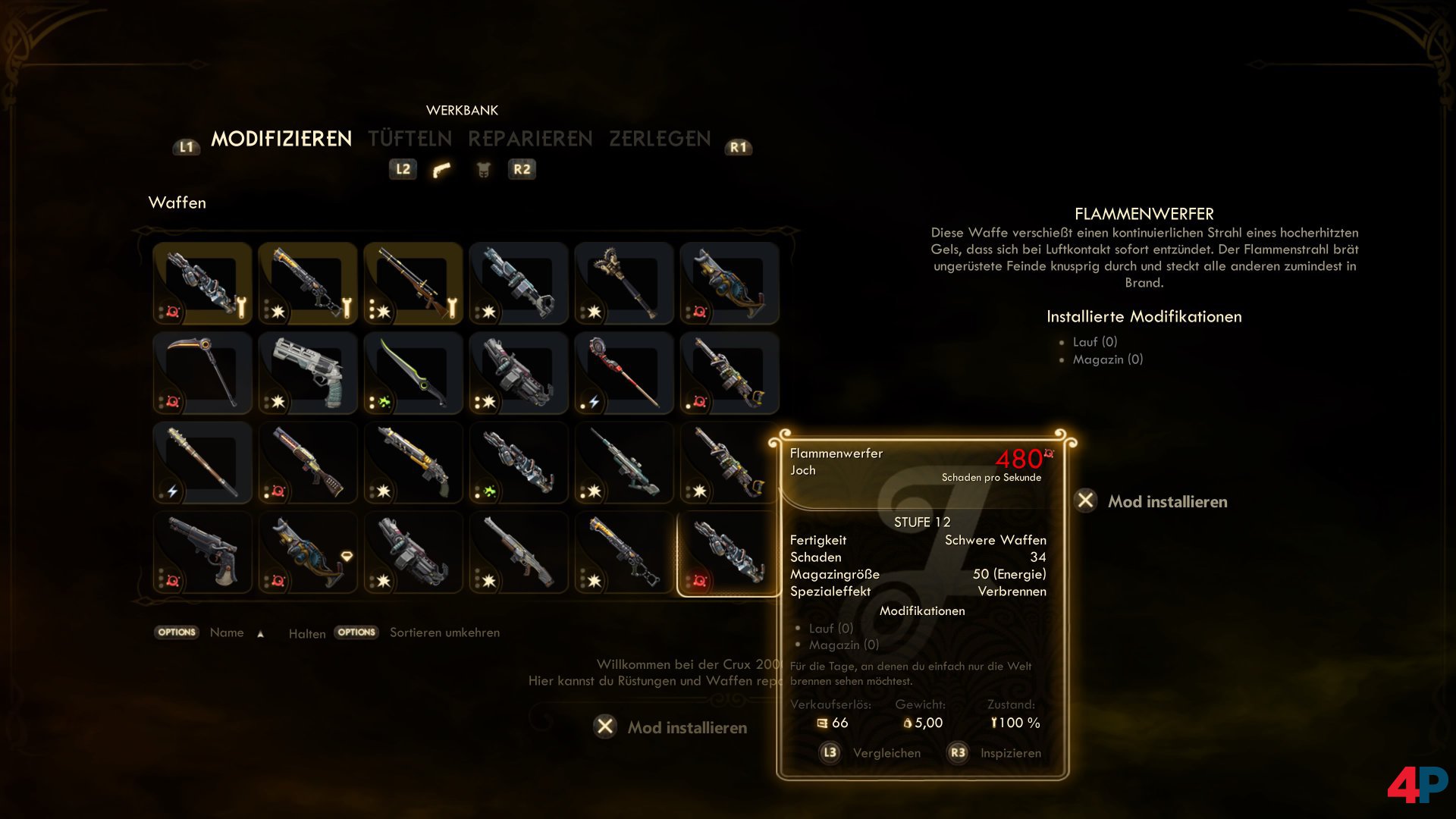
Task: Select the weapon marked with a diamond icon
Action: click(x=308, y=553)
